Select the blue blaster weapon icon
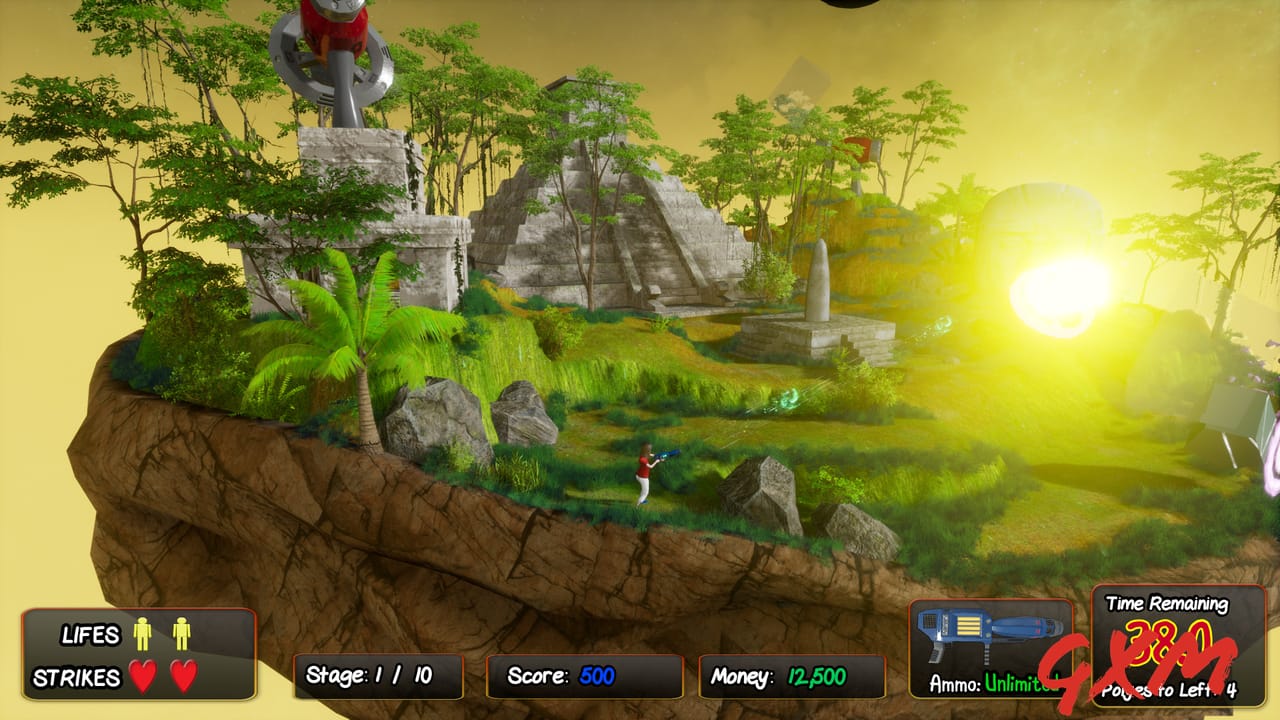This screenshot has height=720, width=1280. 985,630
